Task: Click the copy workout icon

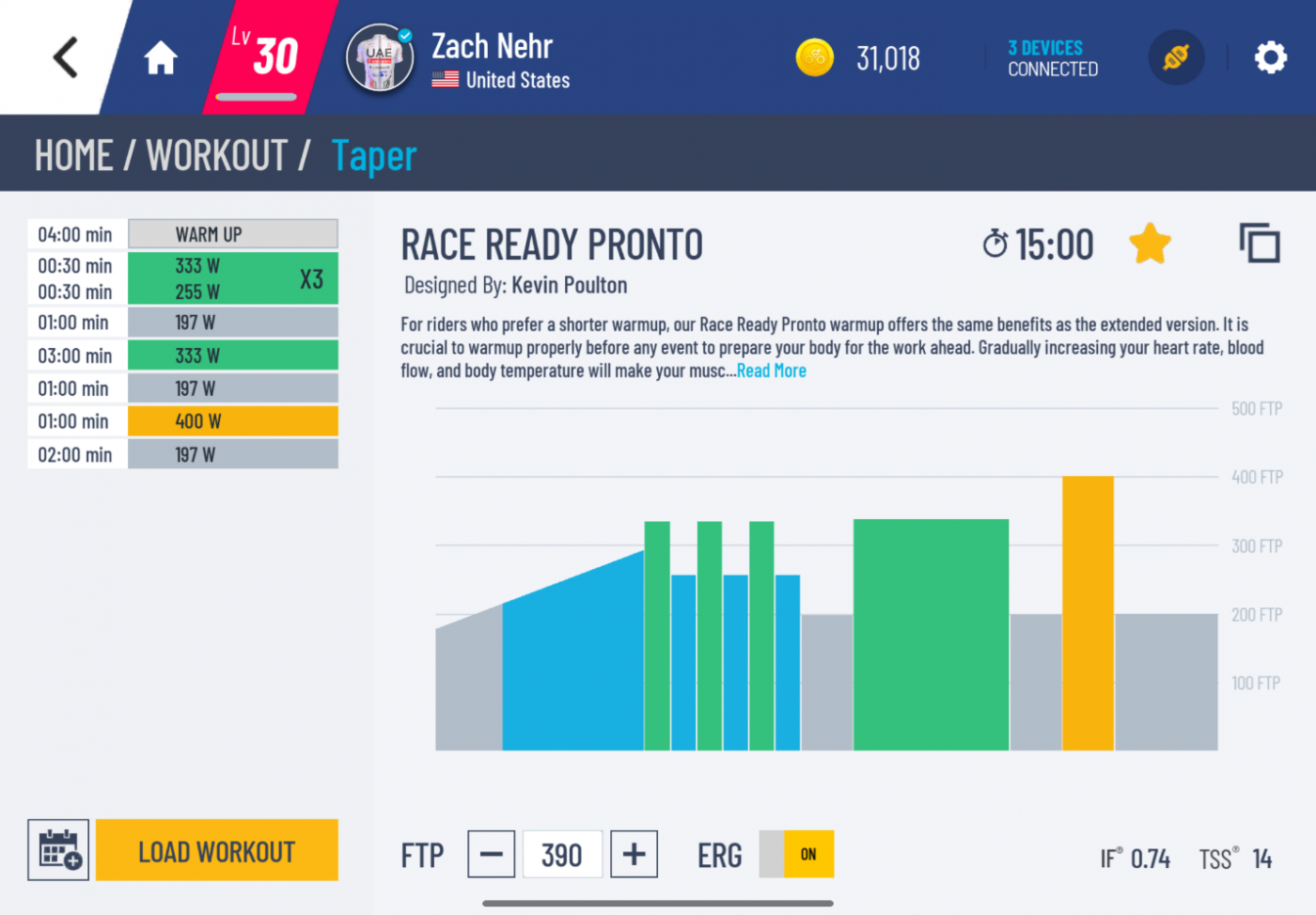Action: click(1260, 242)
